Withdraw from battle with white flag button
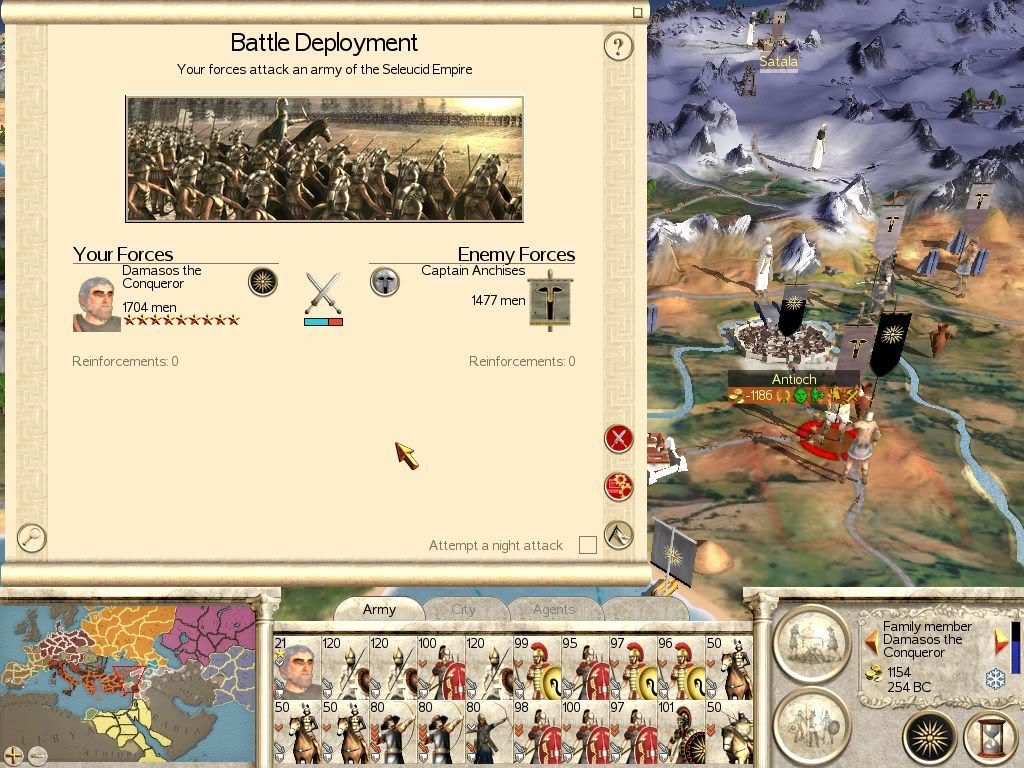The height and width of the screenshot is (768, 1024). pyautogui.click(x=619, y=535)
